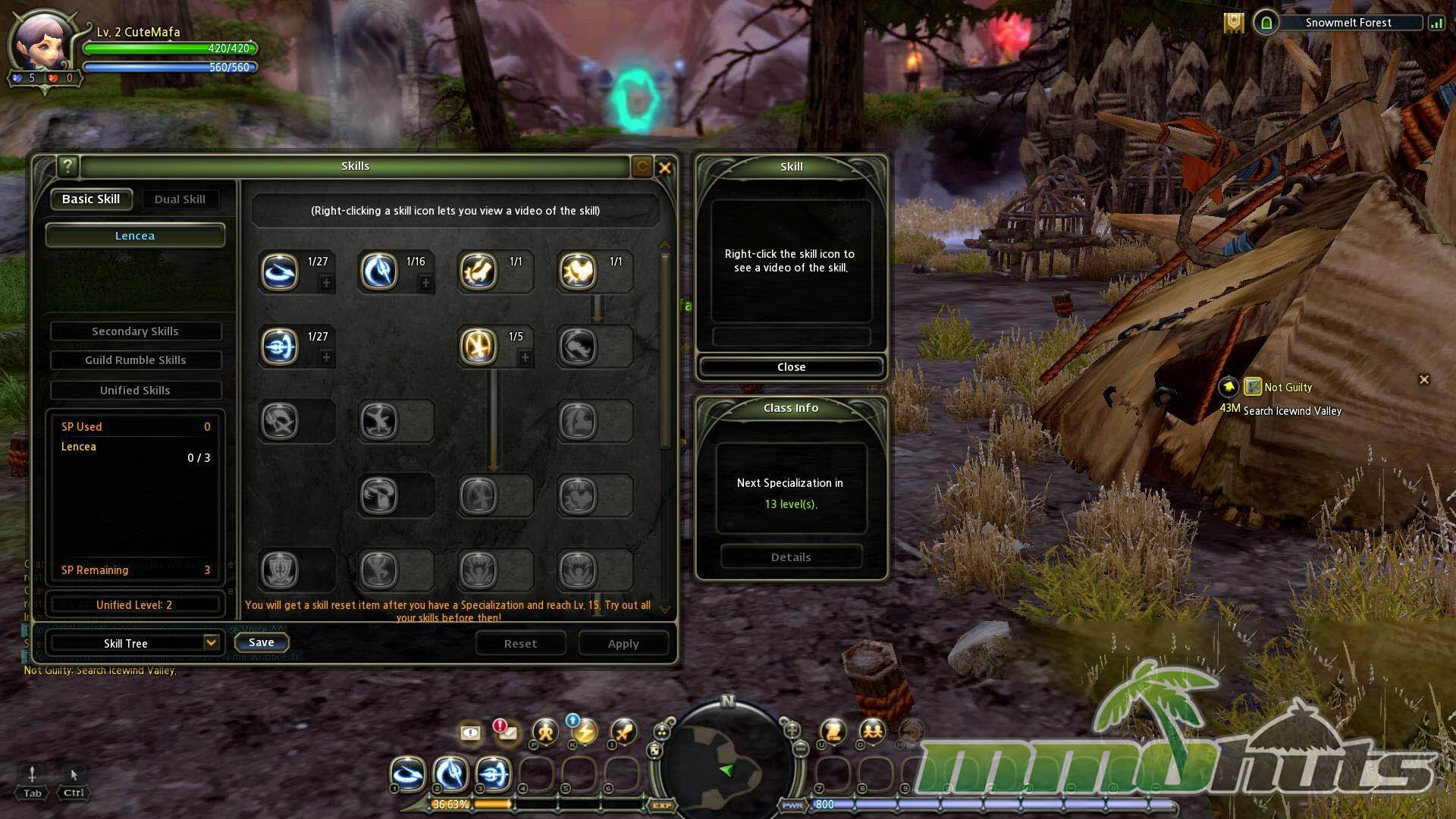The height and width of the screenshot is (819, 1456).
Task: Close the Skills window
Action: tap(665, 168)
